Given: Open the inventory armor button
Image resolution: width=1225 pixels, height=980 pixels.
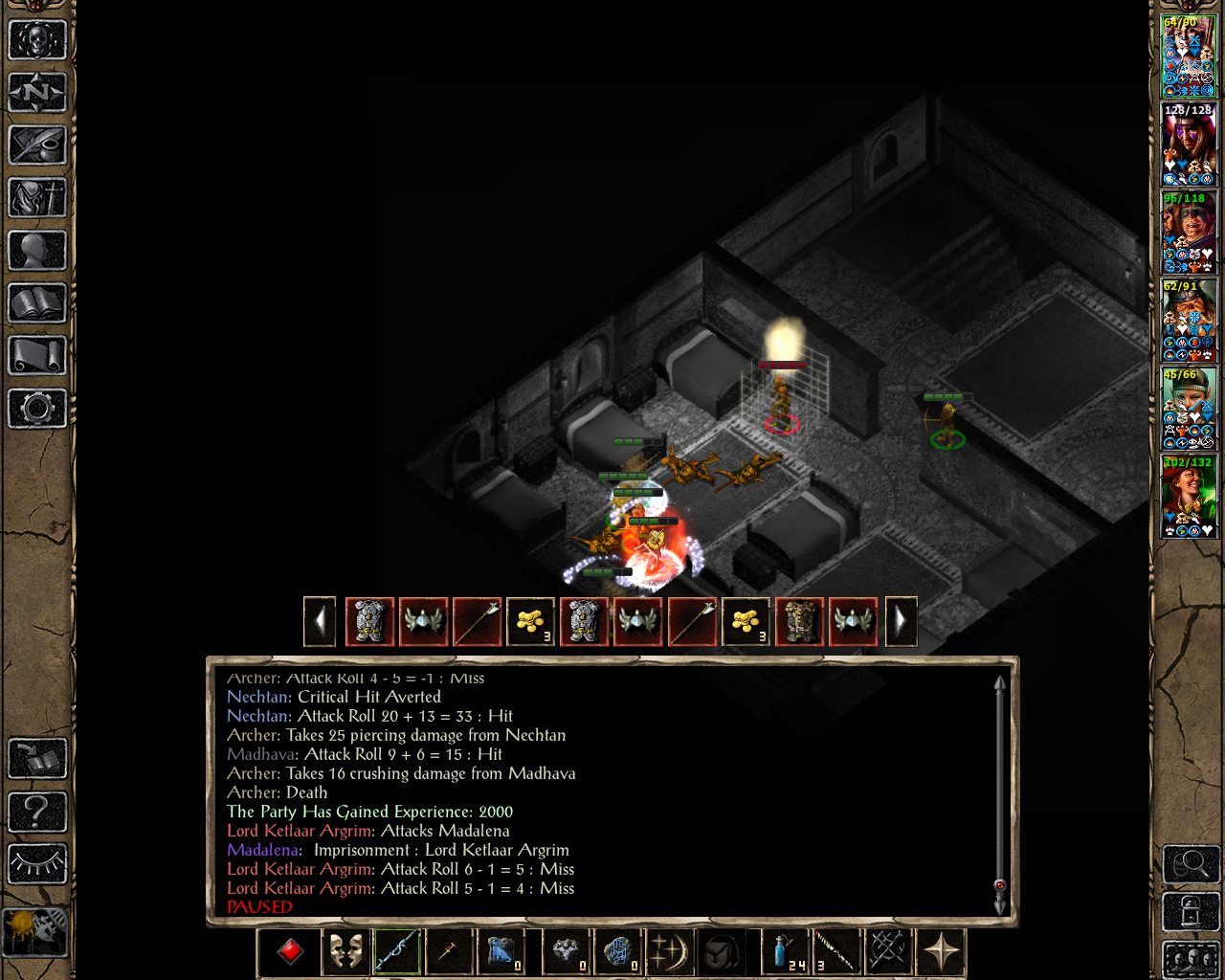Looking at the screenshot, I should (x=37, y=198).
